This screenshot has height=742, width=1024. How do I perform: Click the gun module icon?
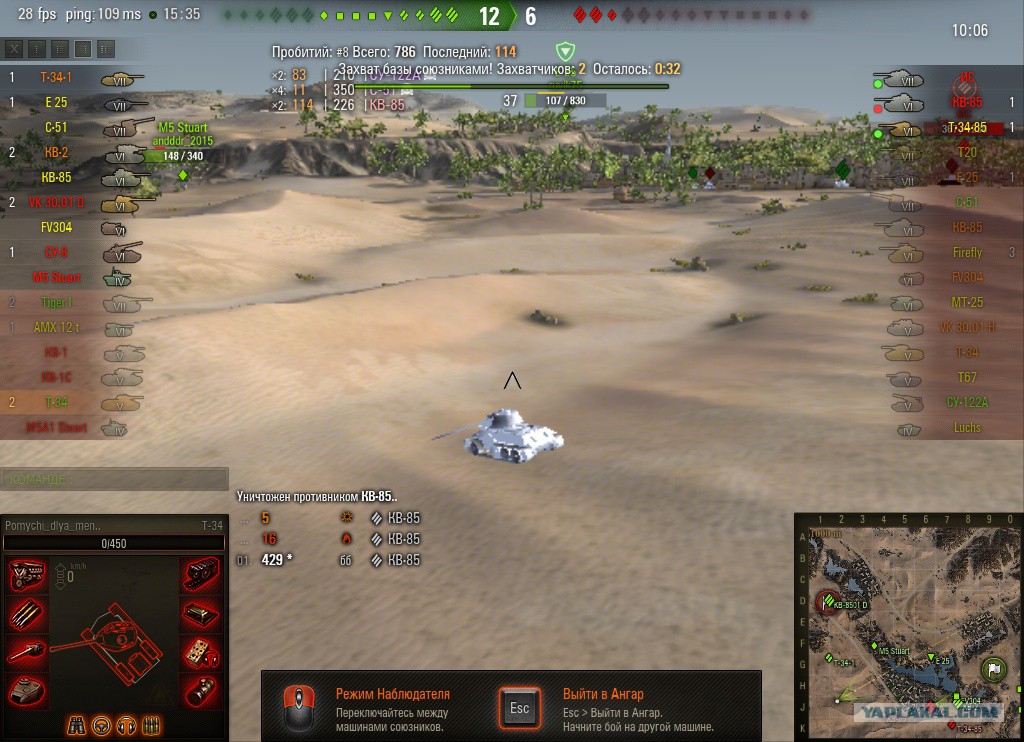click(x=26, y=652)
